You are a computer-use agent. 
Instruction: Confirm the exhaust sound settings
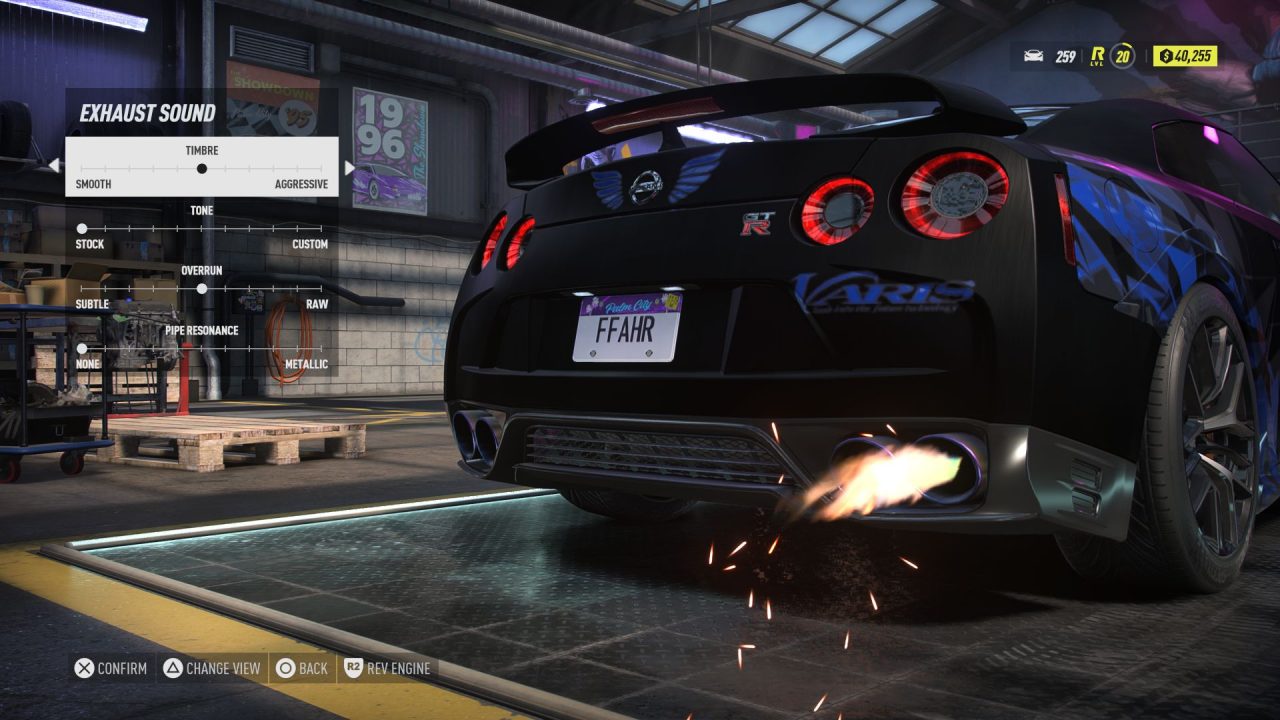[x=112, y=668]
